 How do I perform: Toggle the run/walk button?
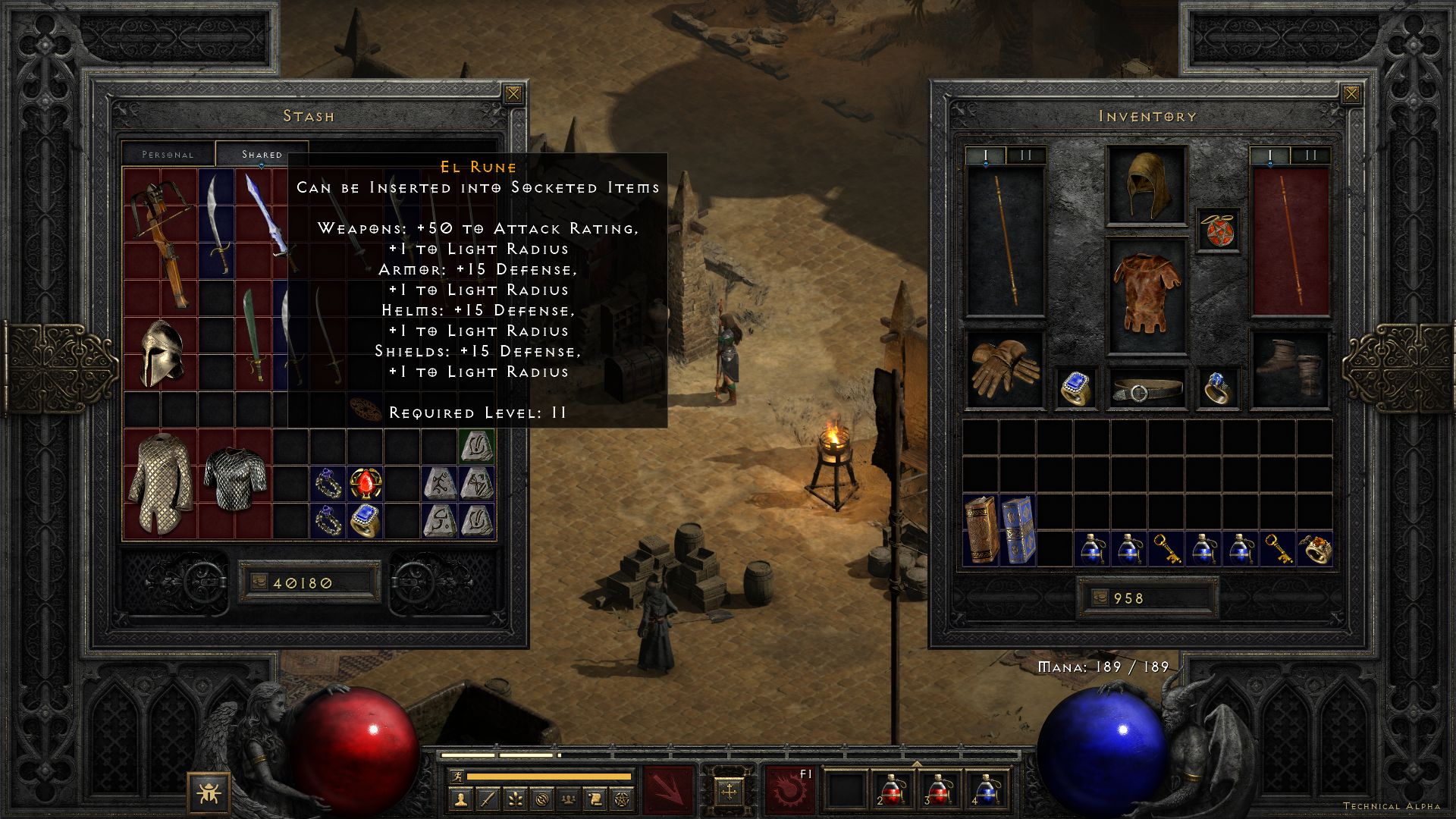[456, 776]
